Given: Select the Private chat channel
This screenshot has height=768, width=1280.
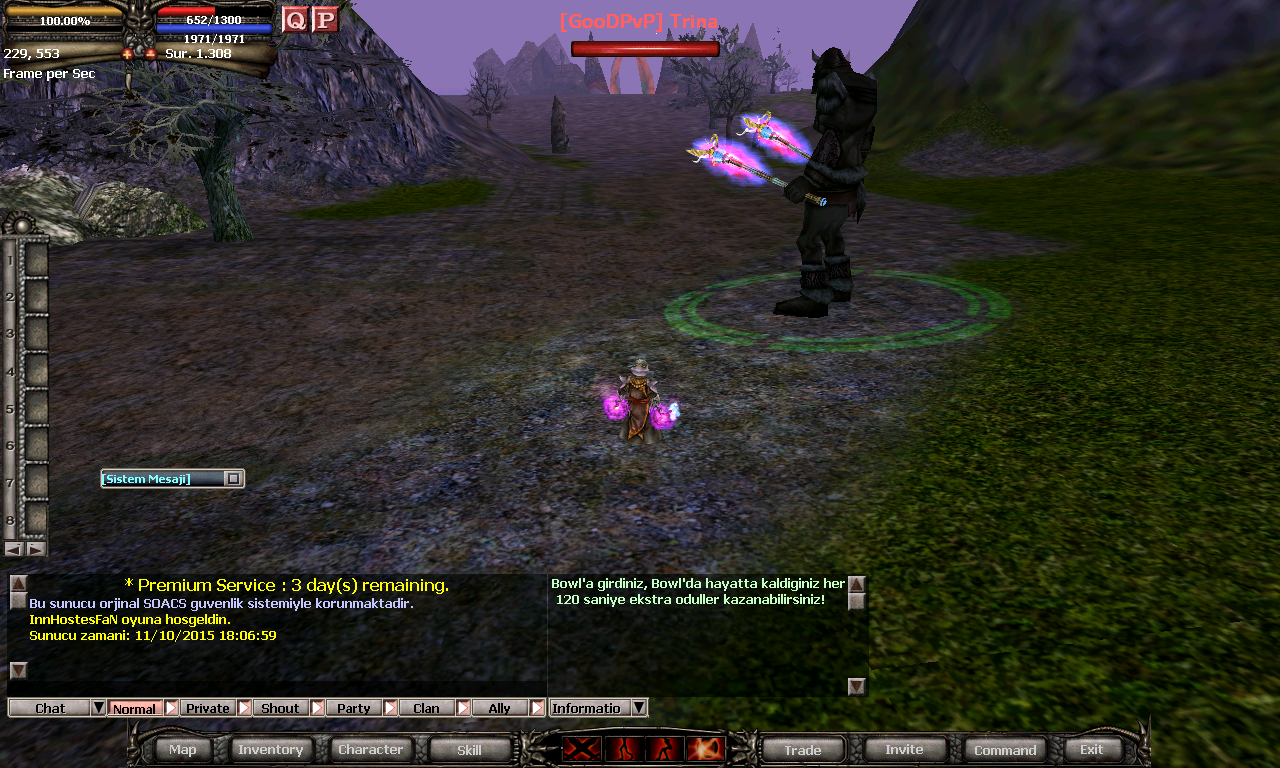Looking at the screenshot, I should pos(207,708).
